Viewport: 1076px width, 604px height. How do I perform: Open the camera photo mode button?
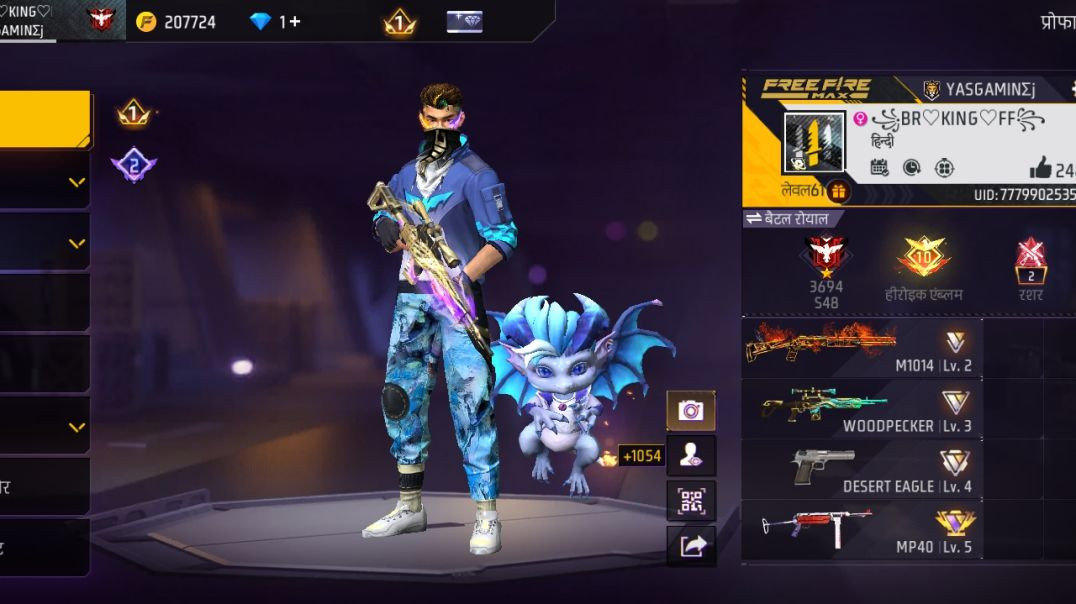(691, 410)
